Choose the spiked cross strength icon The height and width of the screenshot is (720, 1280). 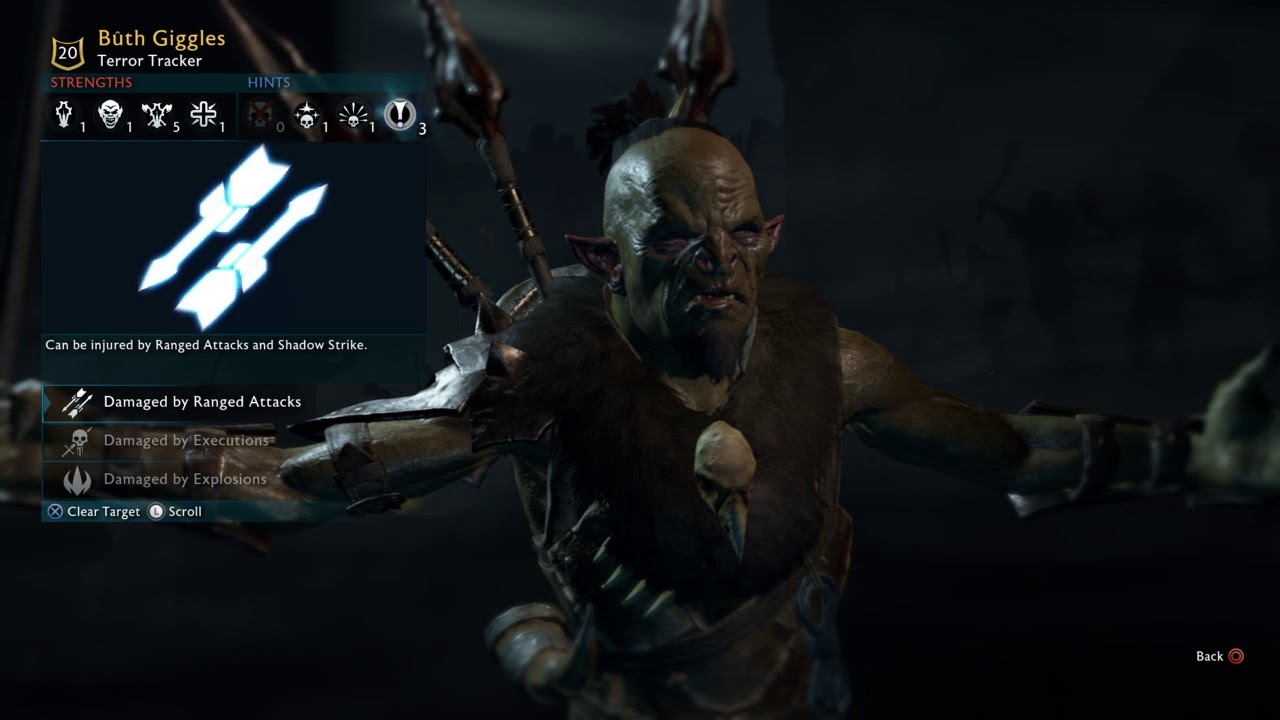204,116
